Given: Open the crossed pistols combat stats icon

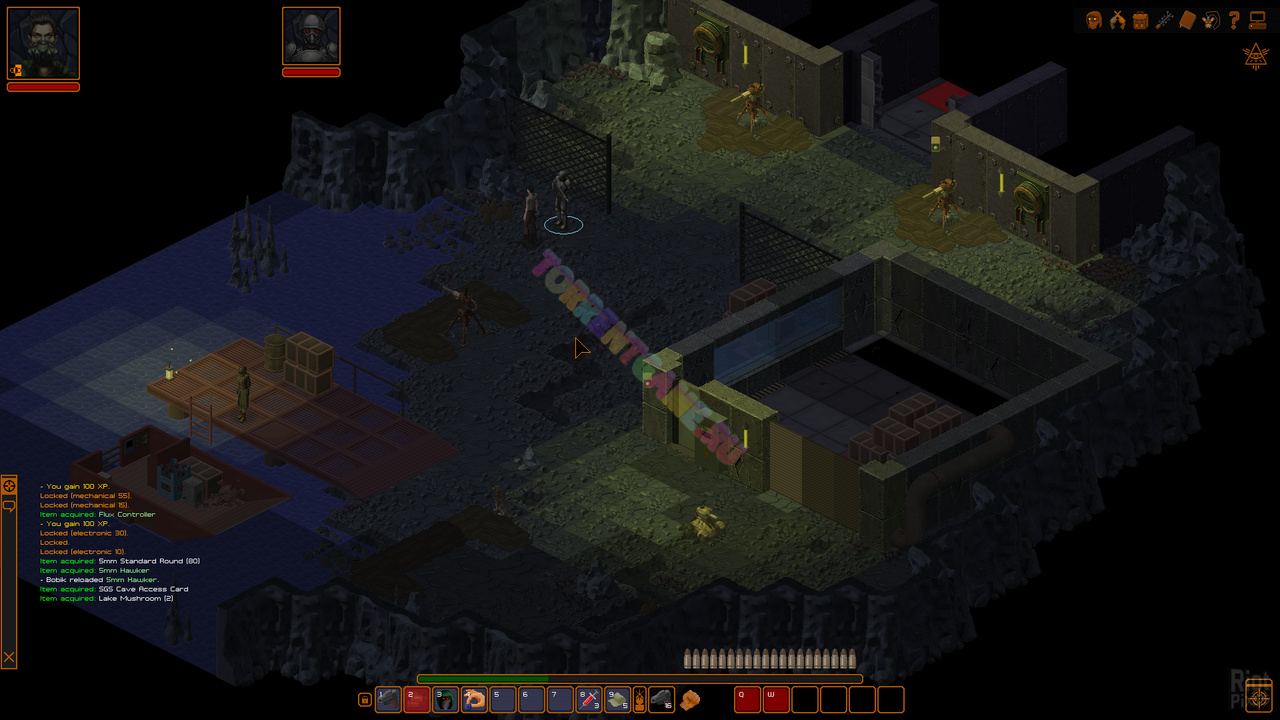Looking at the screenshot, I should coord(1117,20).
